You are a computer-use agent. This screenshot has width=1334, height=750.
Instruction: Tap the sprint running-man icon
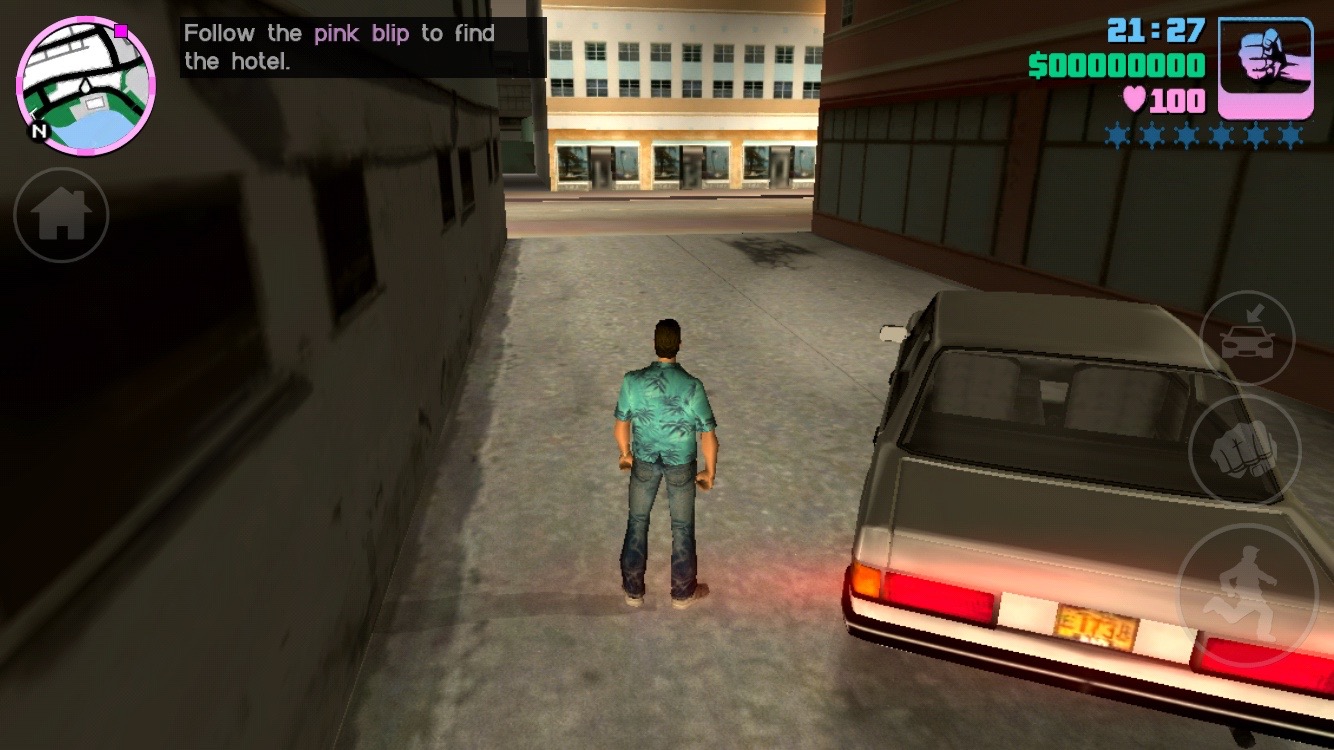(1246, 590)
